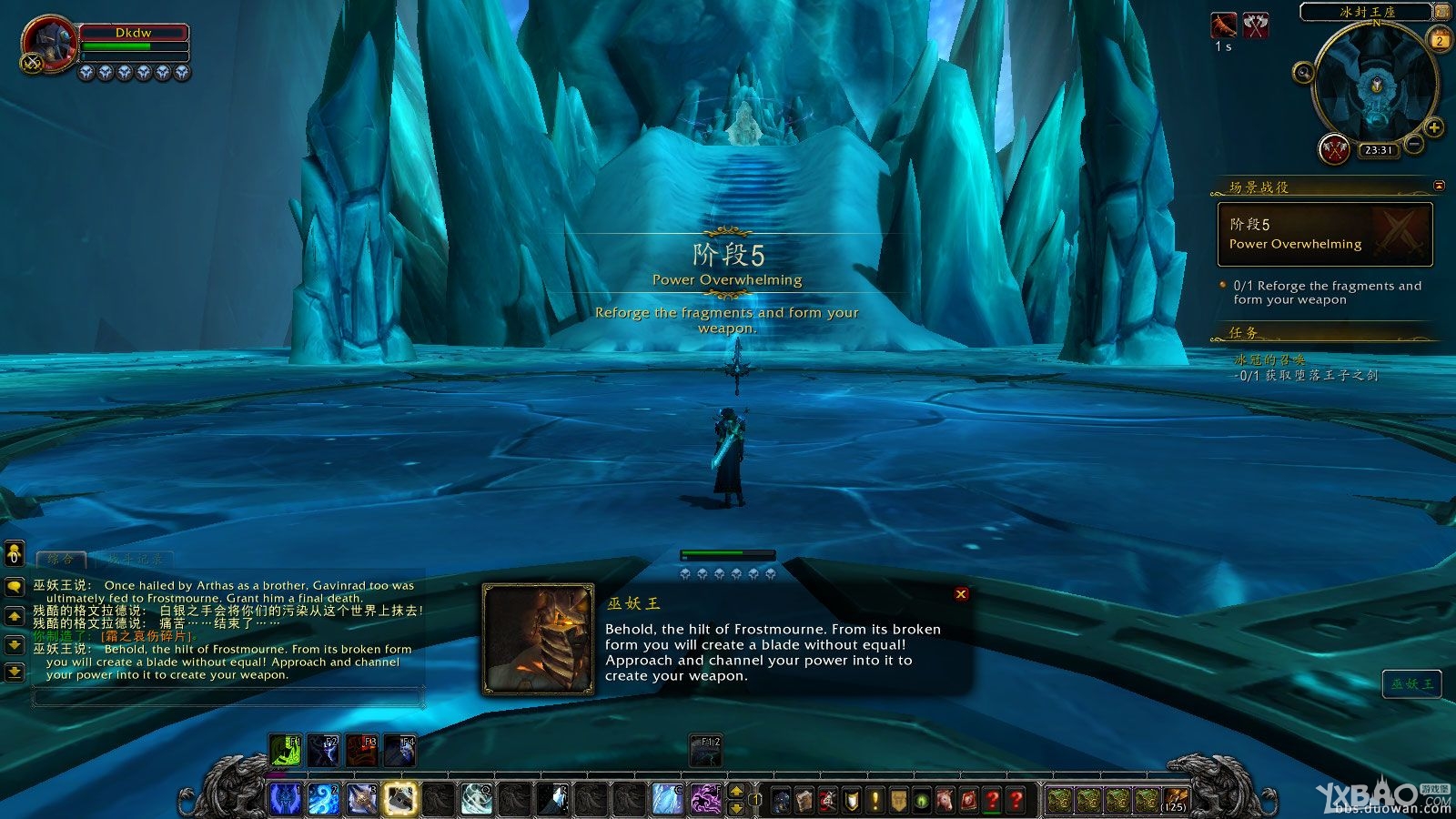The width and height of the screenshot is (1456, 819).
Task: Switch to the 战斗记录 combat log tab
Action: (135, 560)
